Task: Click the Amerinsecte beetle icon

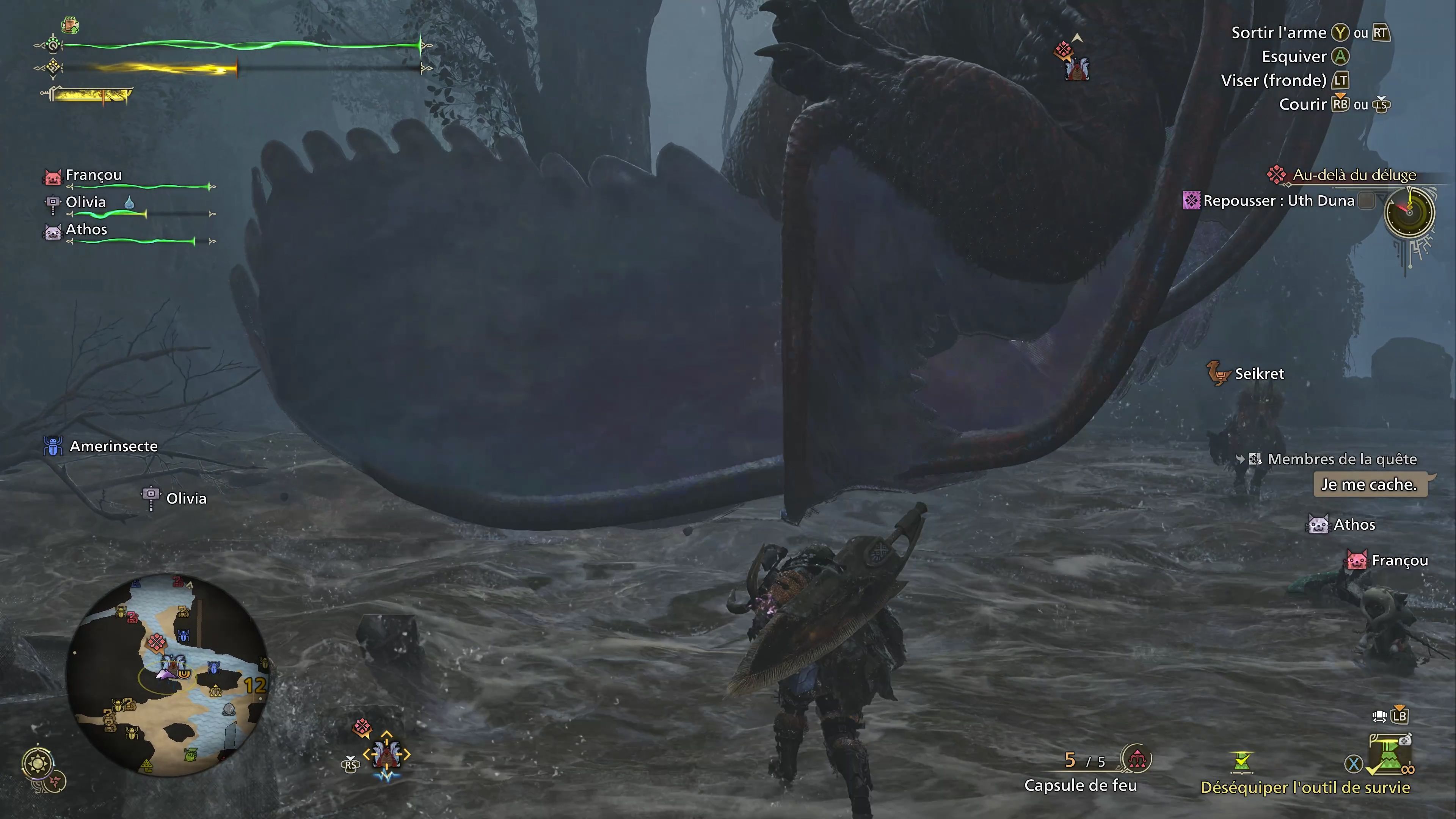Action: click(x=53, y=446)
